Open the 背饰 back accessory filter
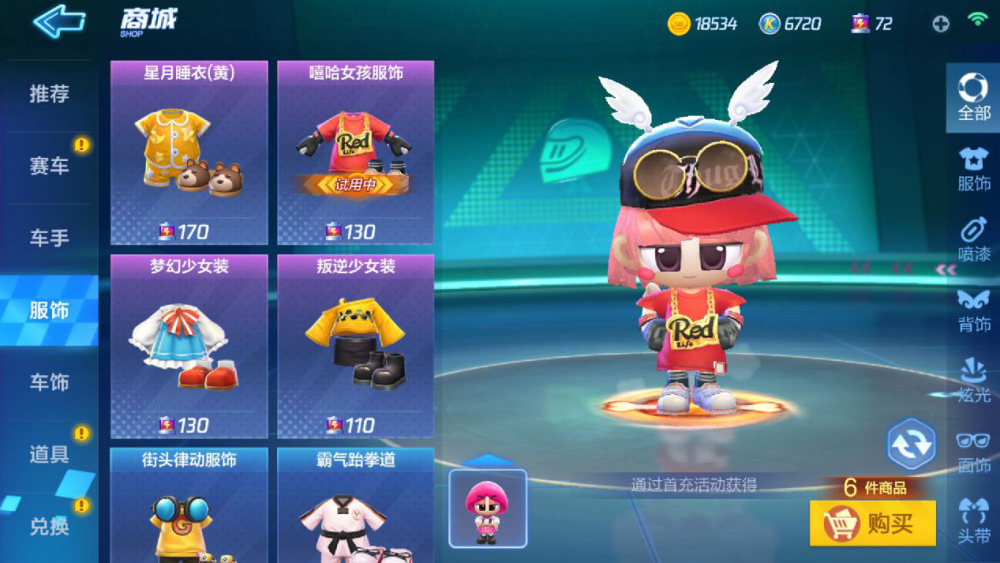 tap(973, 309)
